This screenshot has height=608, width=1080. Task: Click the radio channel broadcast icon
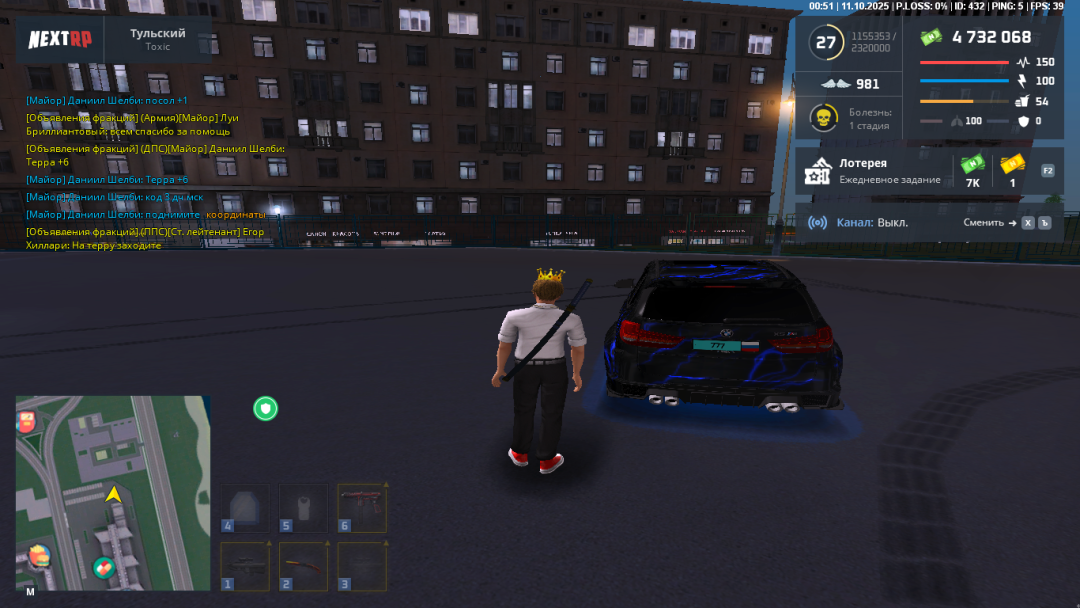pos(818,223)
